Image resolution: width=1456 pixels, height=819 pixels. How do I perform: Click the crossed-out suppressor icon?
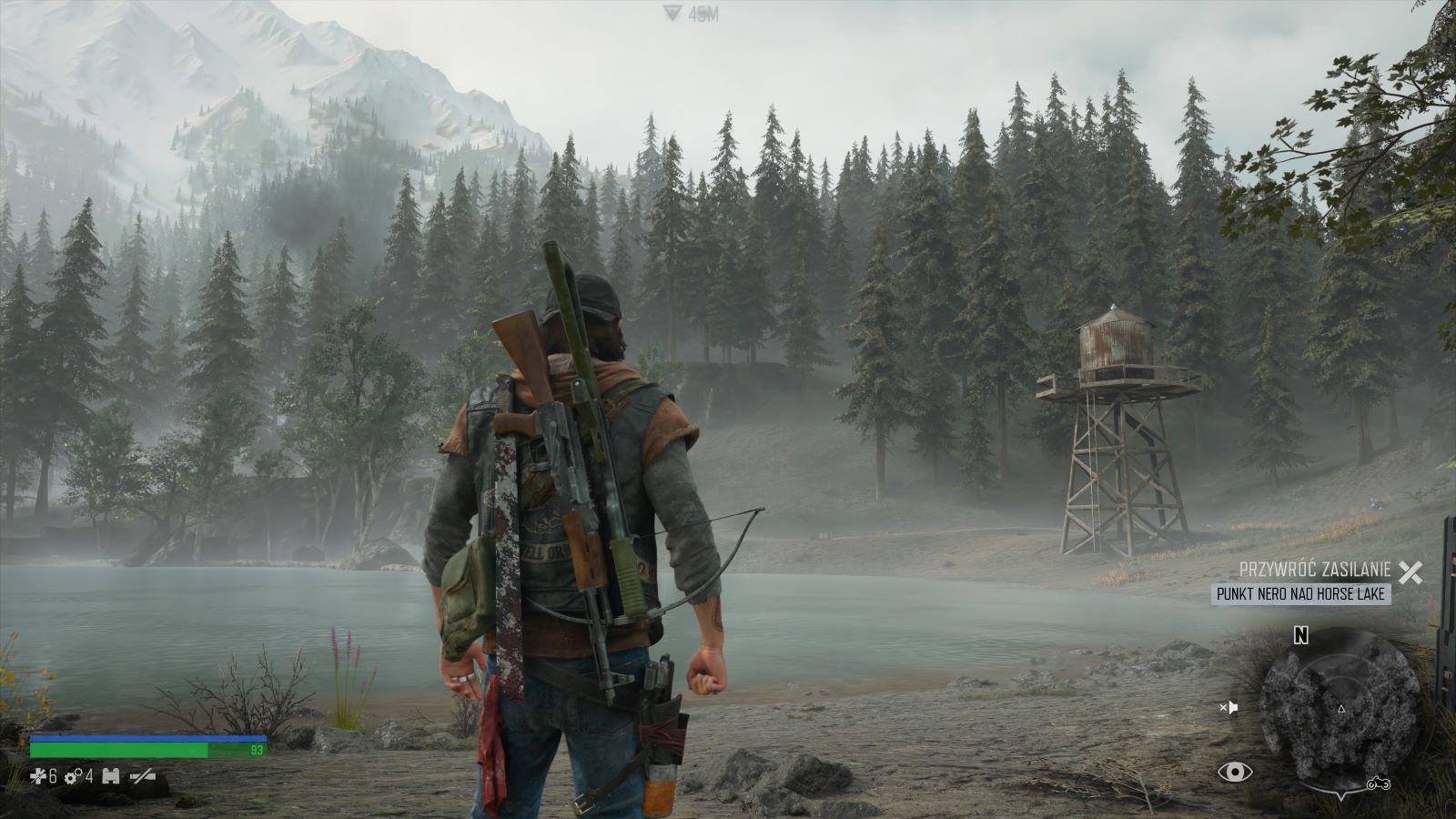coord(143,776)
